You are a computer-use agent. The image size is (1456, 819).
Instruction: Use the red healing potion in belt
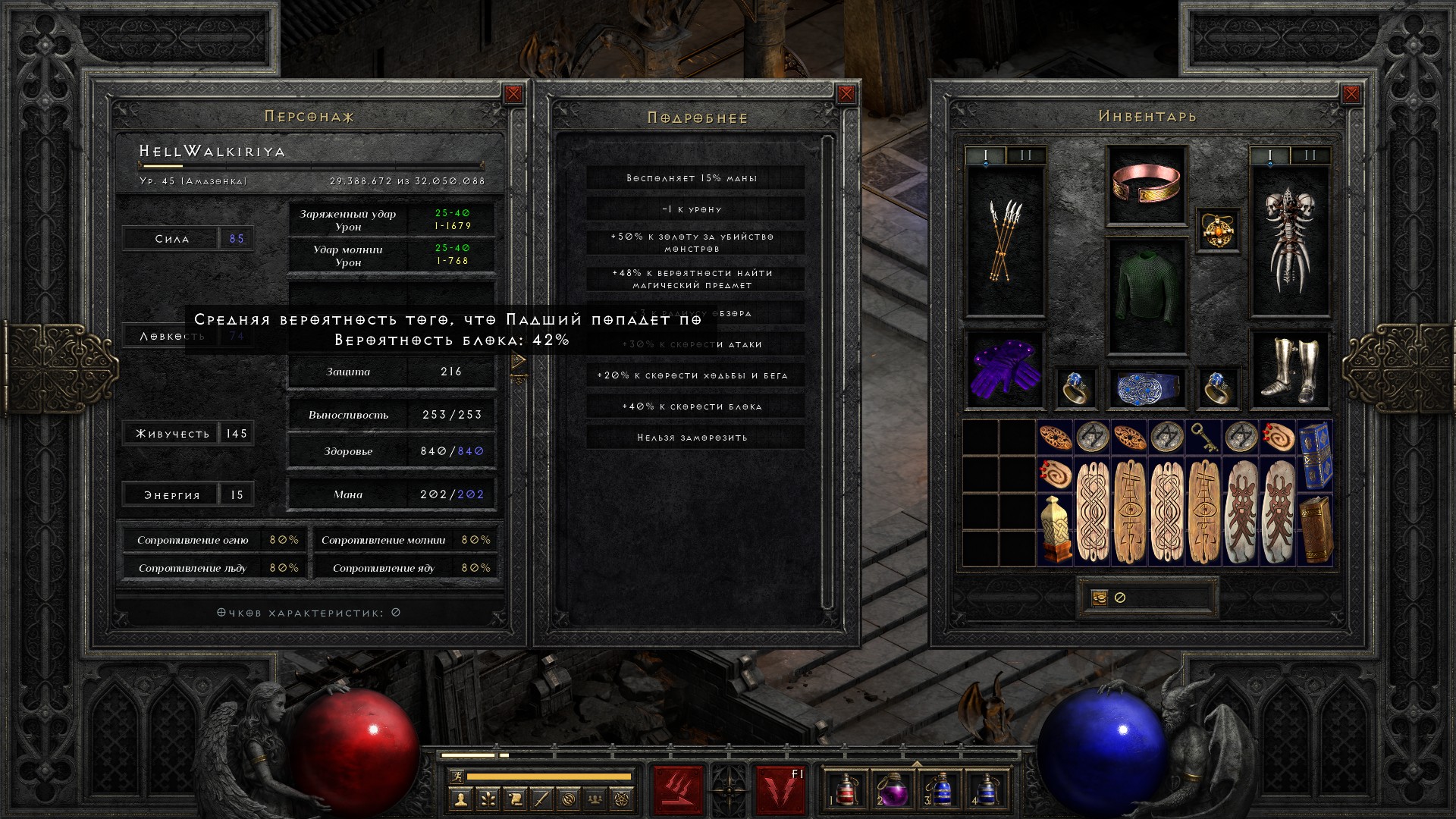tap(845, 789)
